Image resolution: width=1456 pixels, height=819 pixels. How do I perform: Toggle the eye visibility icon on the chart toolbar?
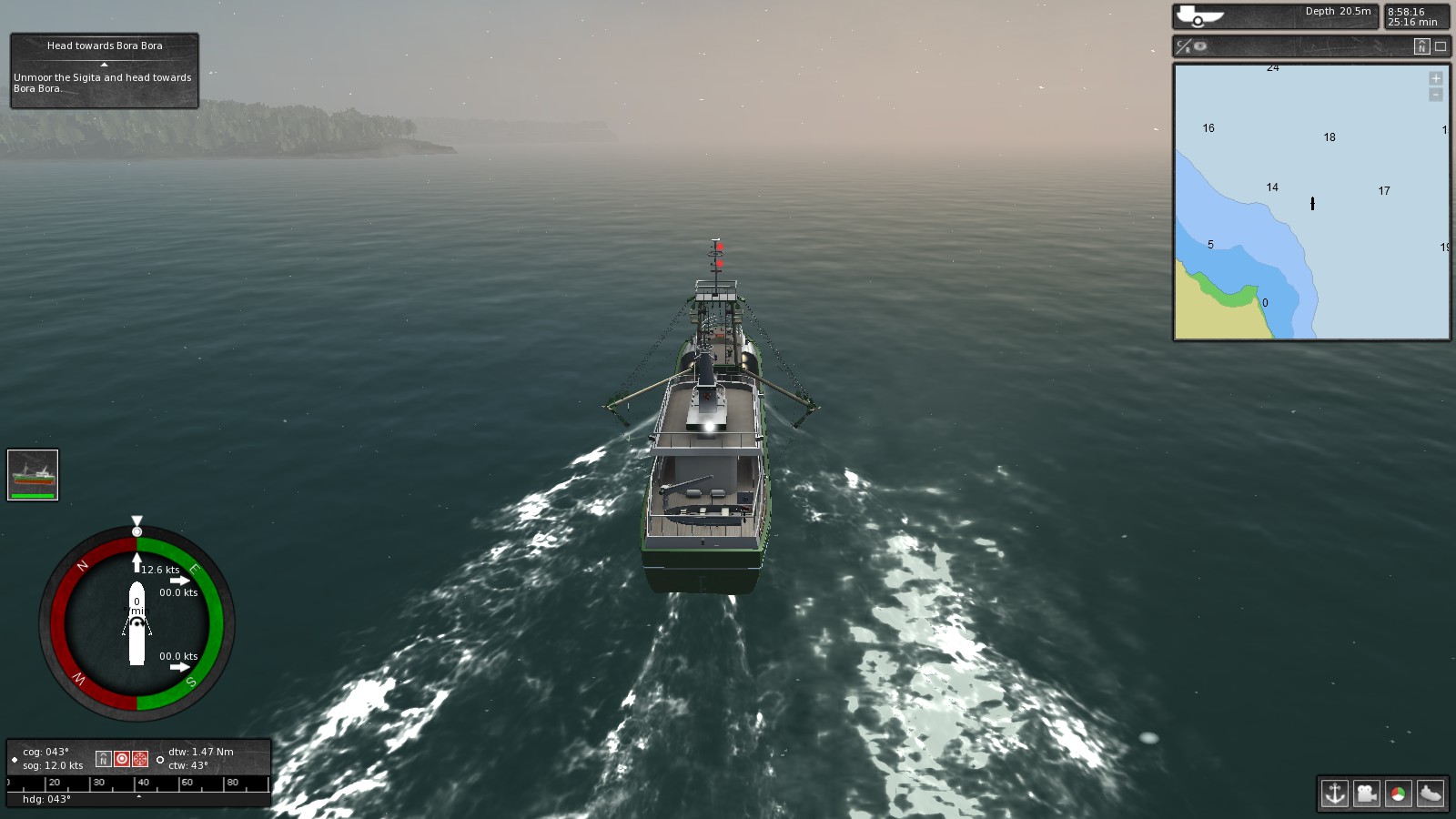[1198, 46]
